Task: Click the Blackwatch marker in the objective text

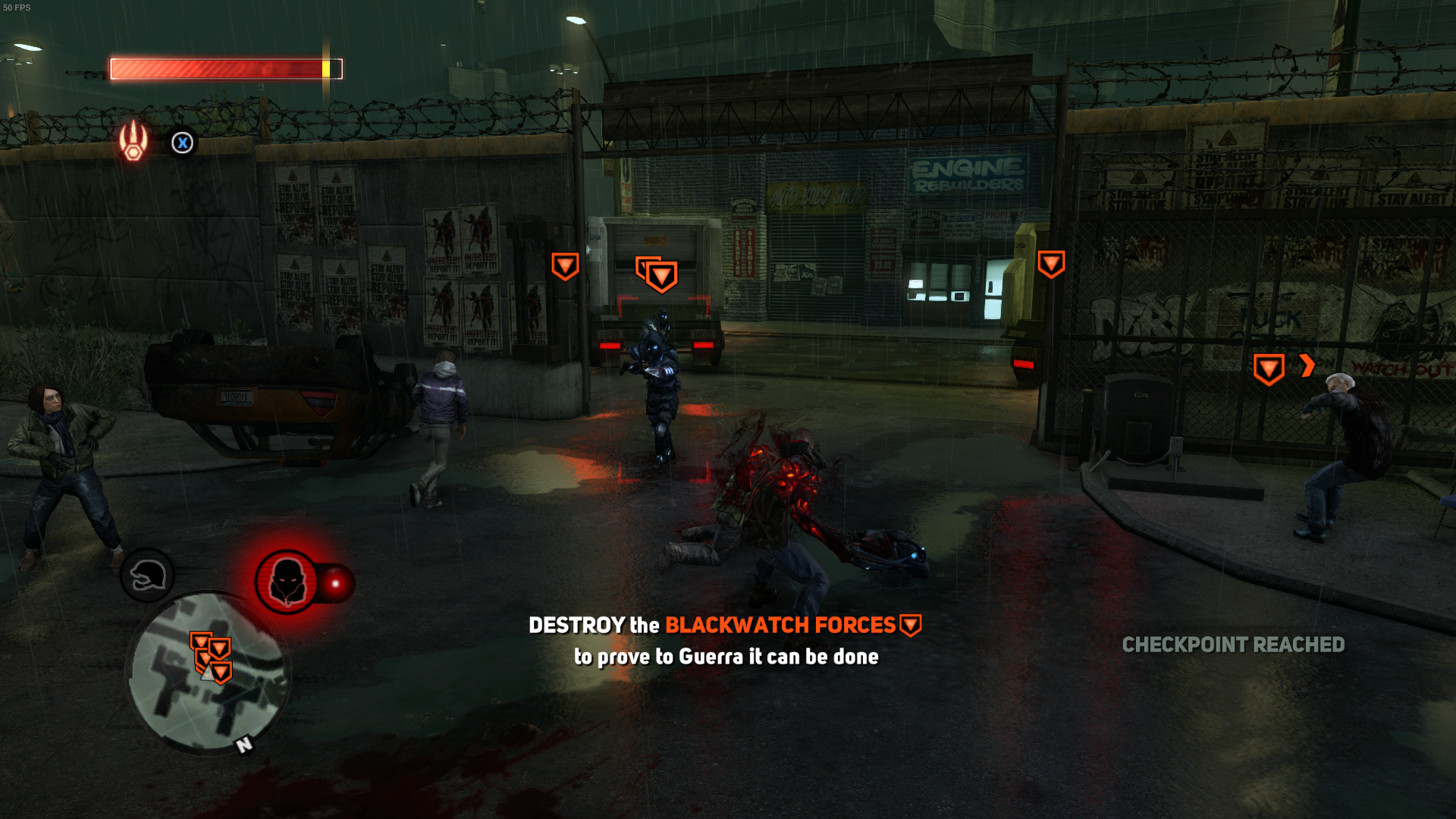Action: (x=910, y=626)
